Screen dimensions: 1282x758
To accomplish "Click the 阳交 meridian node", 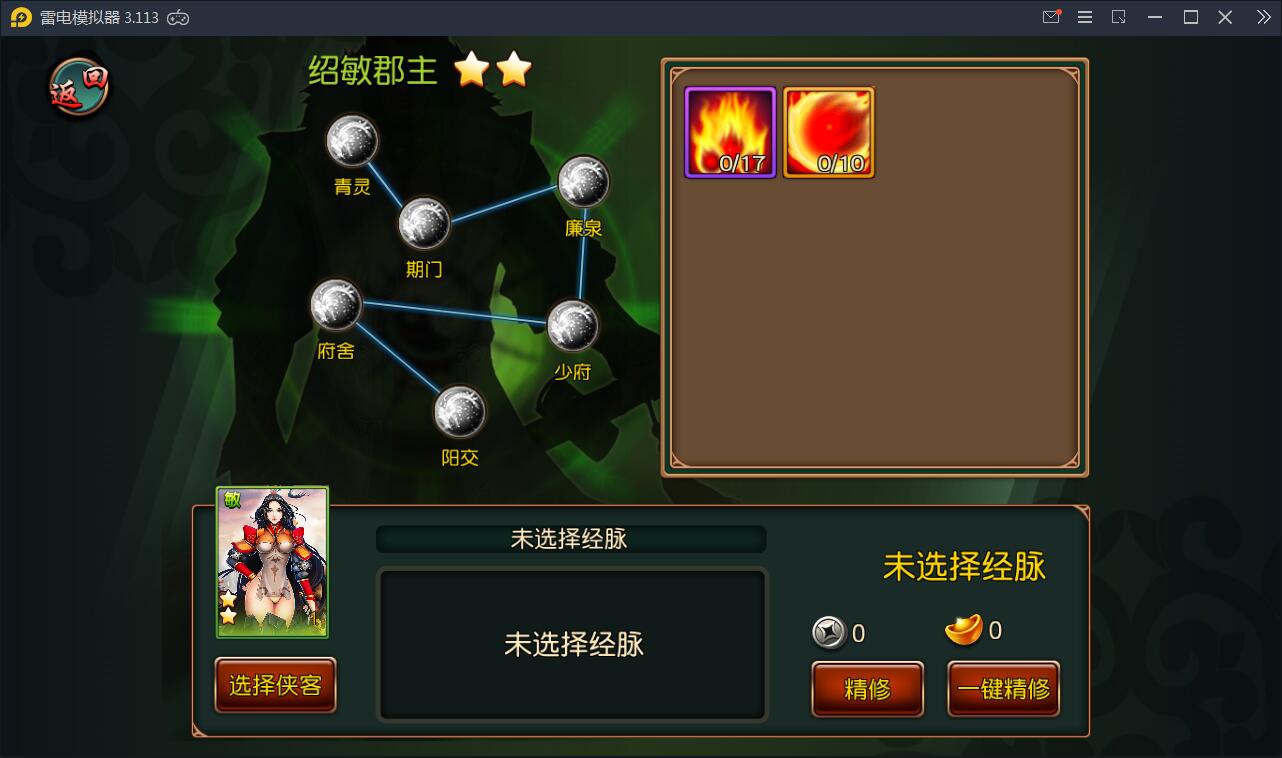I will pyautogui.click(x=460, y=411).
